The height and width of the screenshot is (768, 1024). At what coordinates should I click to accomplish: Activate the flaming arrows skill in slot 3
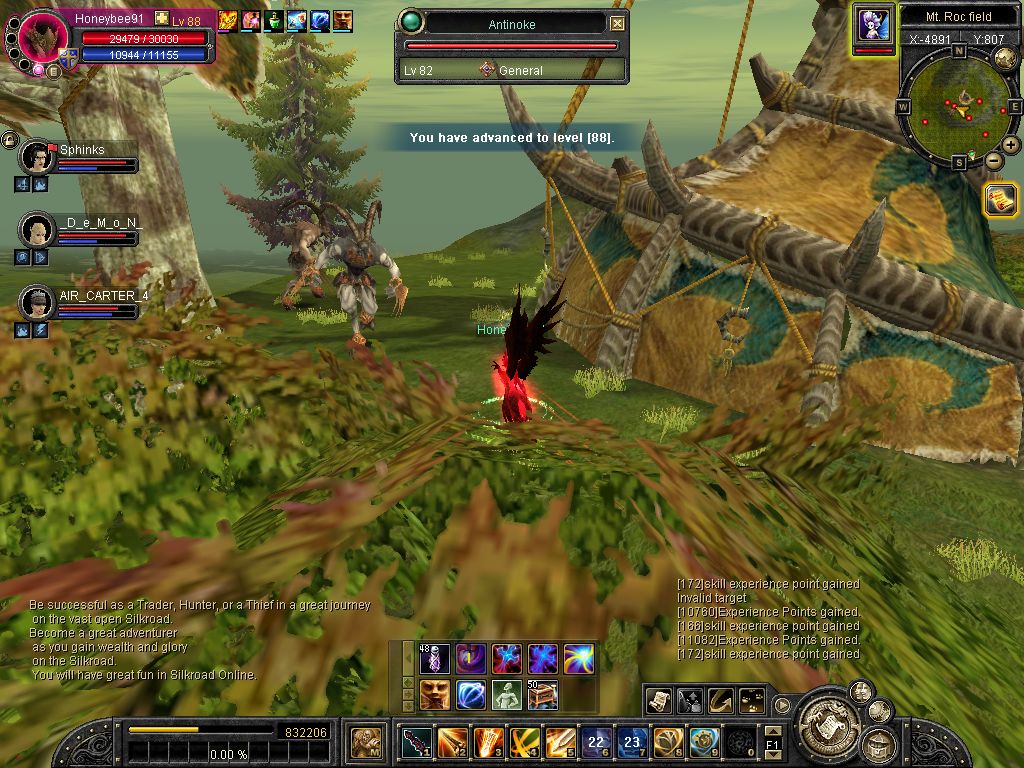(489, 743)
